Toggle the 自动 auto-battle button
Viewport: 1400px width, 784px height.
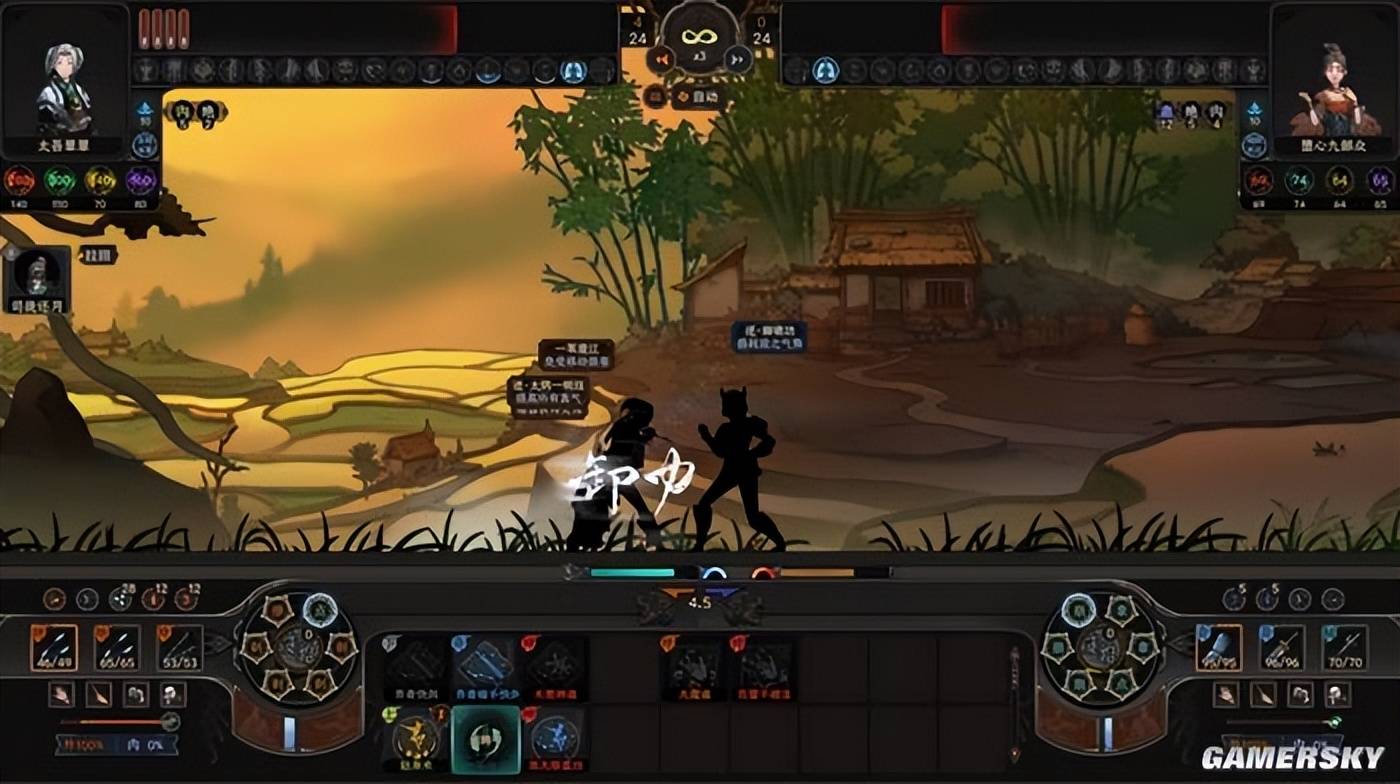tap(699, 97)
